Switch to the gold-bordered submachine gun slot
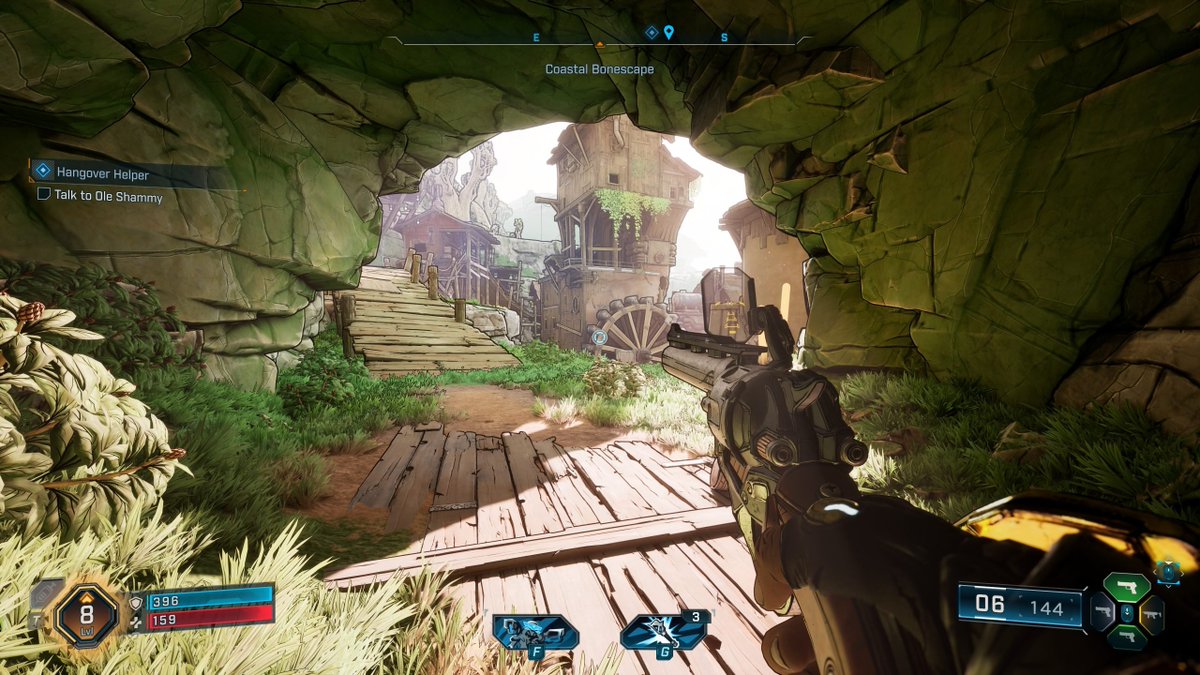 pos(1152,614)
